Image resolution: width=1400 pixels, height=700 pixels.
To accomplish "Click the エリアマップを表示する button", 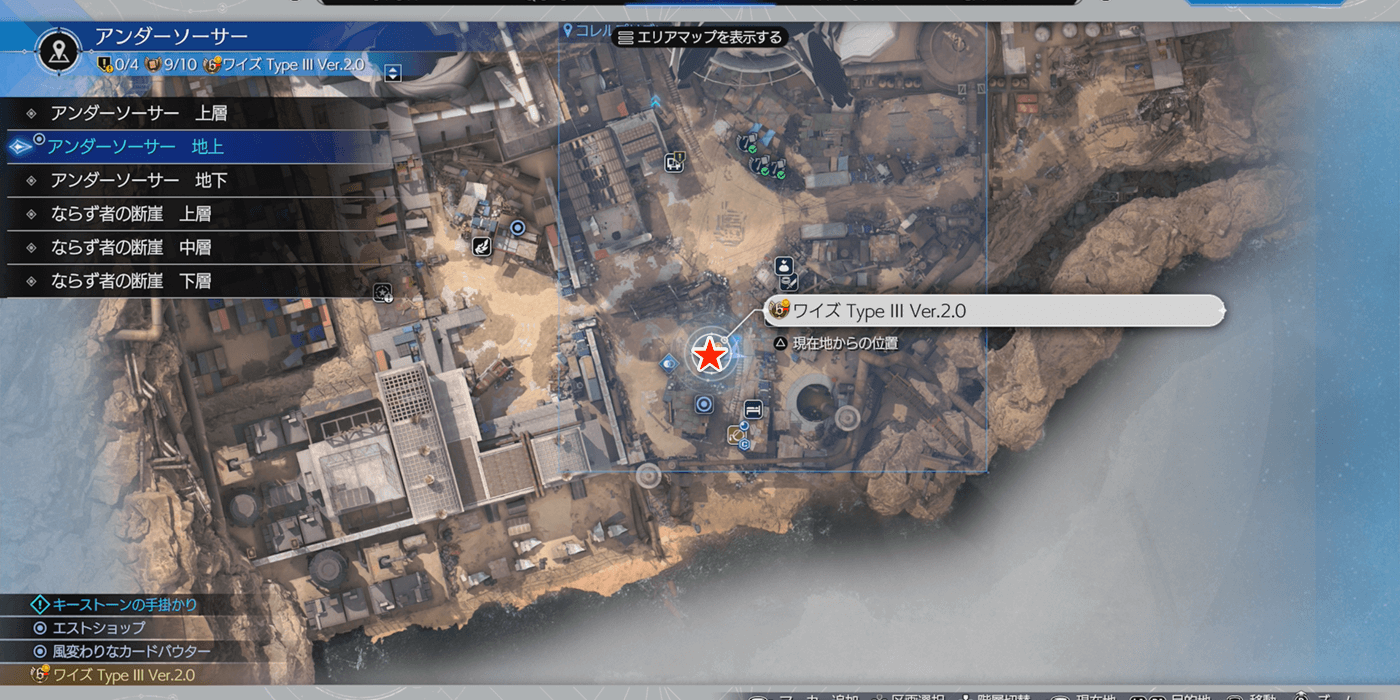I will click(x=700, y=37).
